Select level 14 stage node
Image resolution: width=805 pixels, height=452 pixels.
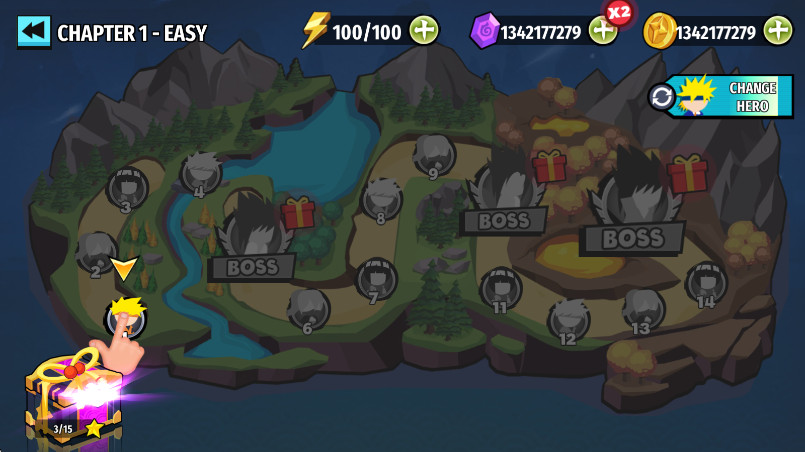pyautogui.click(x=706, y=283)
